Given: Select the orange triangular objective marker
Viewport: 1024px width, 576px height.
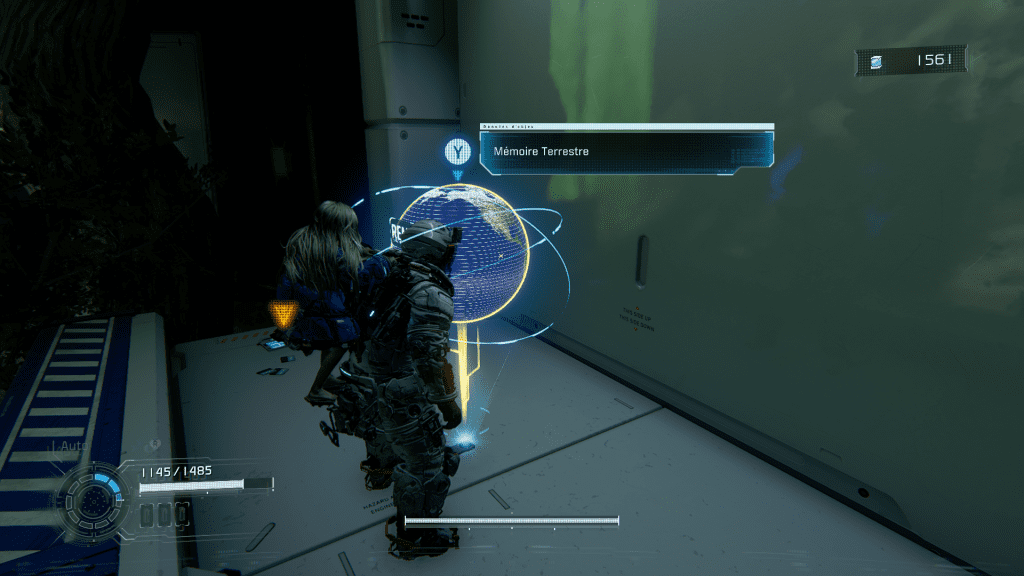Looking at the screenshot, I should tap(285, 315).
